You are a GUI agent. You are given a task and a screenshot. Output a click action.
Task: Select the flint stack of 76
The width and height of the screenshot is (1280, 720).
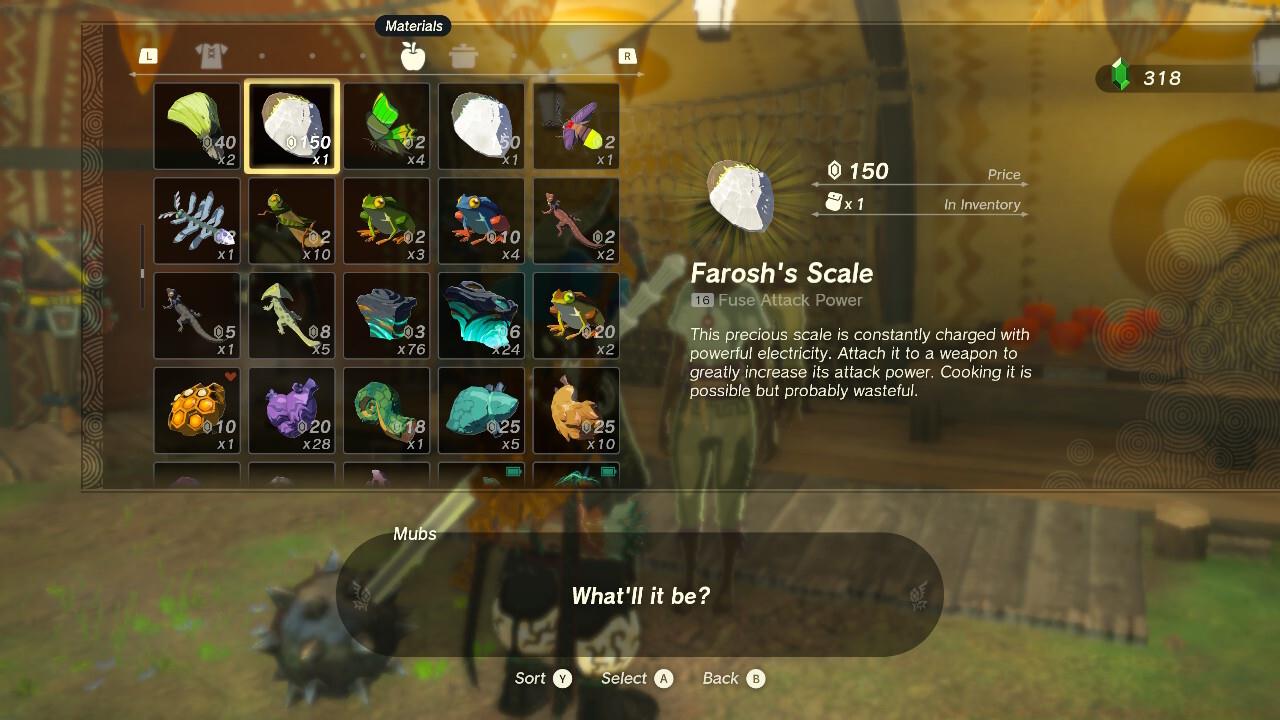pos(386,315)
